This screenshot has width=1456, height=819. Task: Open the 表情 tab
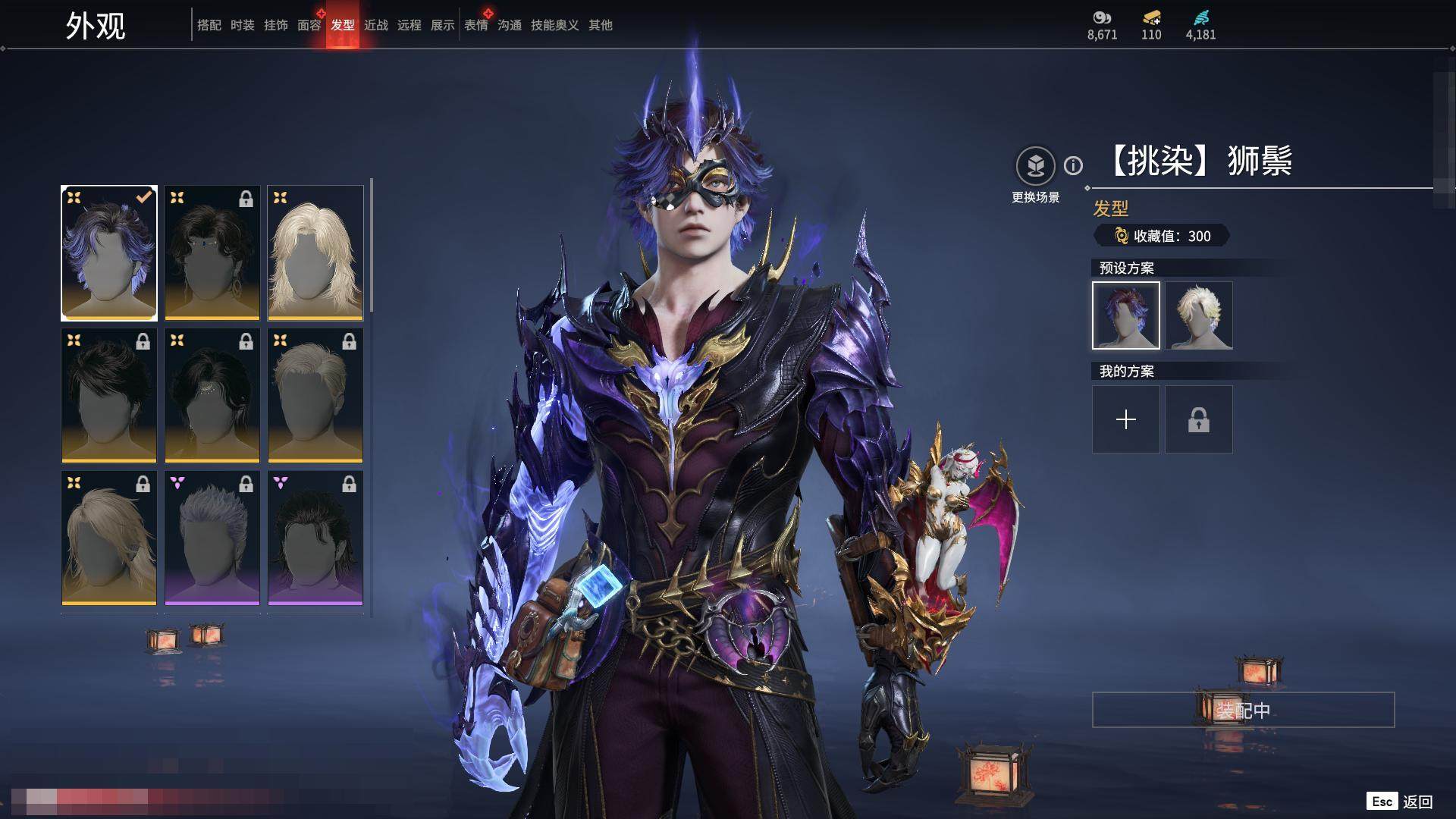(x=475, y=25)
